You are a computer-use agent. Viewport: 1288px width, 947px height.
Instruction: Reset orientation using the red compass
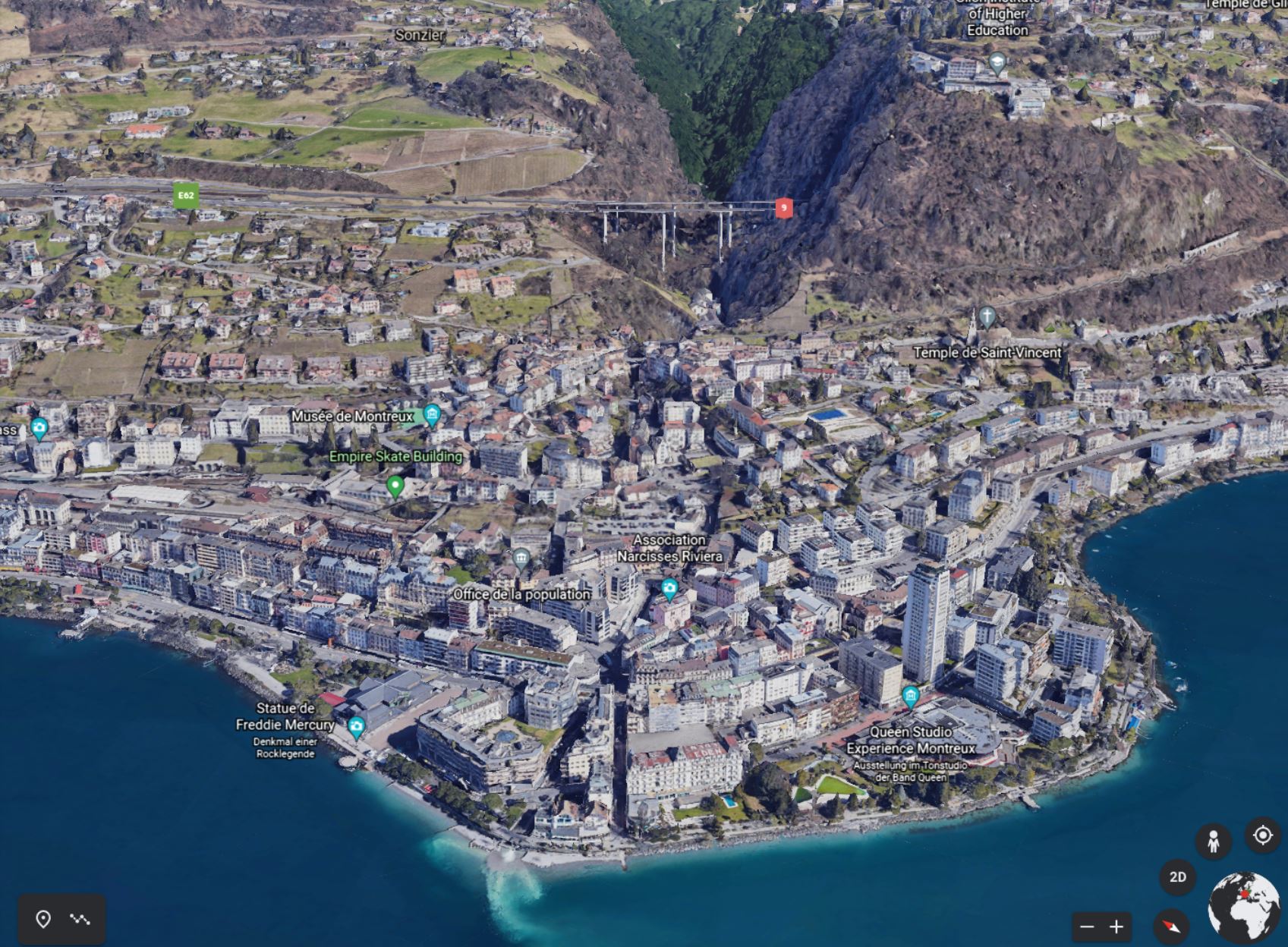click(1171, 926)
